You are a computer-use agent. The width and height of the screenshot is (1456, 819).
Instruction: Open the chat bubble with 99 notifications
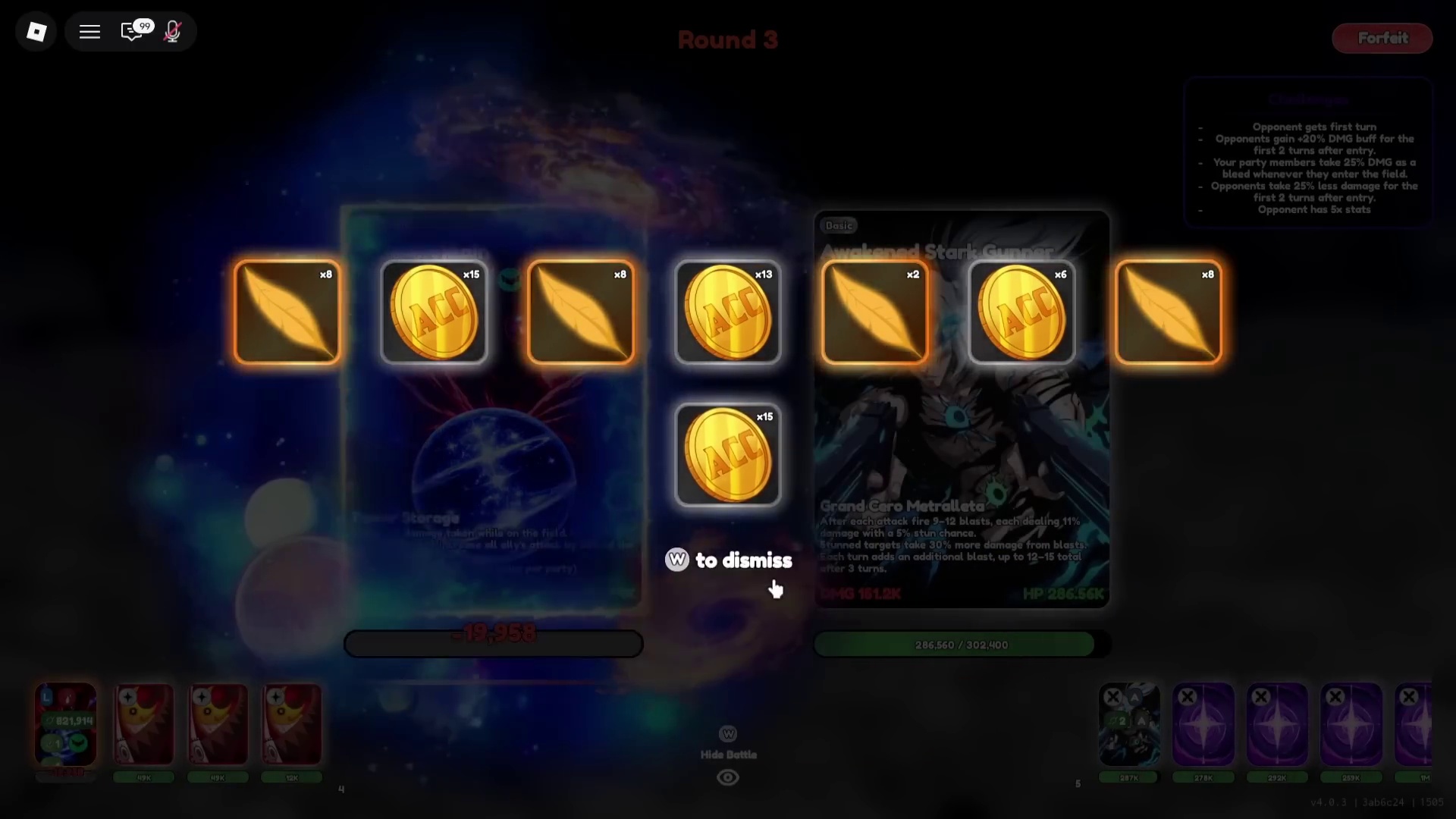click(x=133, y=31)
